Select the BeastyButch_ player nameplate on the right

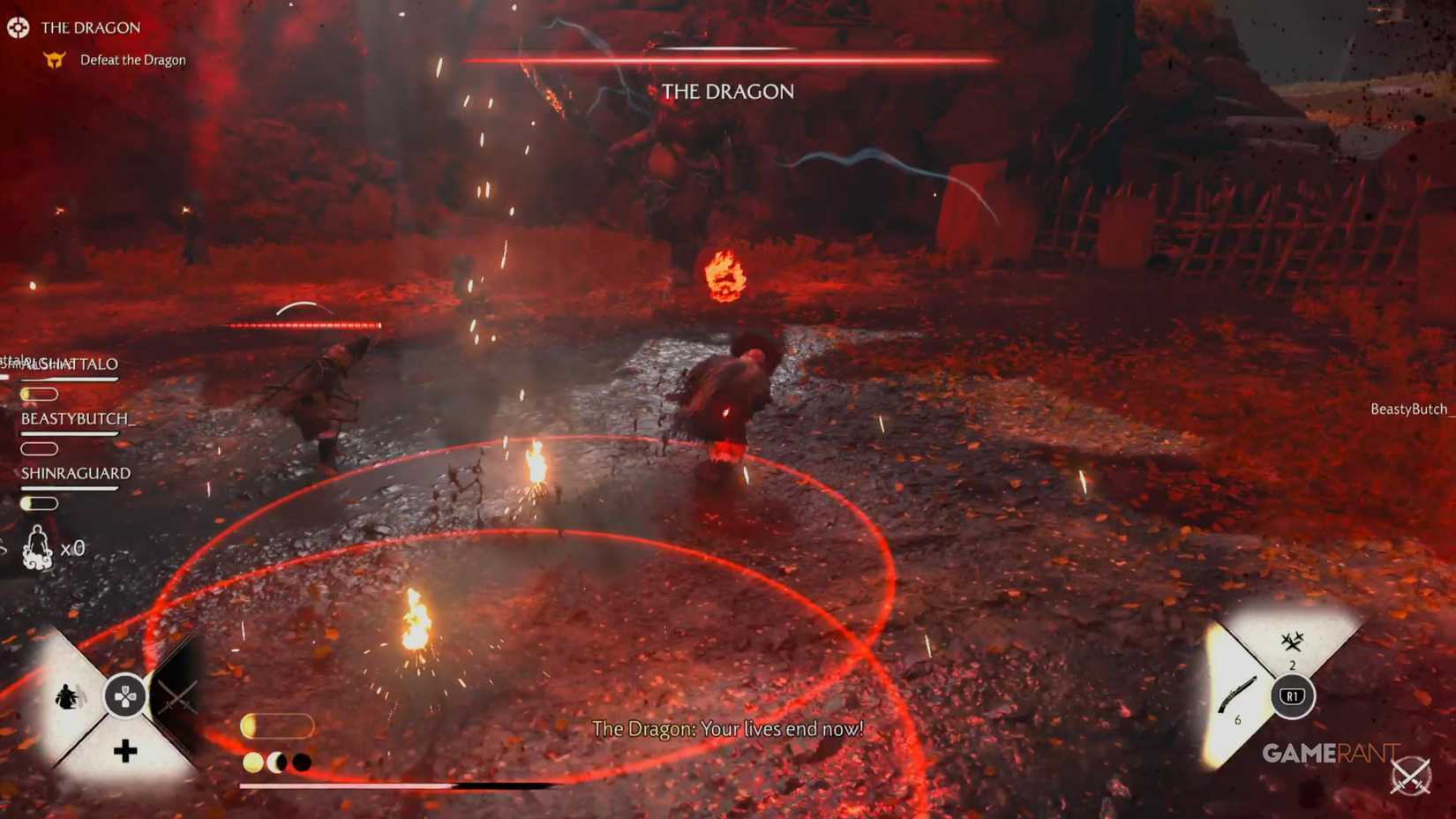point(1408,409)
